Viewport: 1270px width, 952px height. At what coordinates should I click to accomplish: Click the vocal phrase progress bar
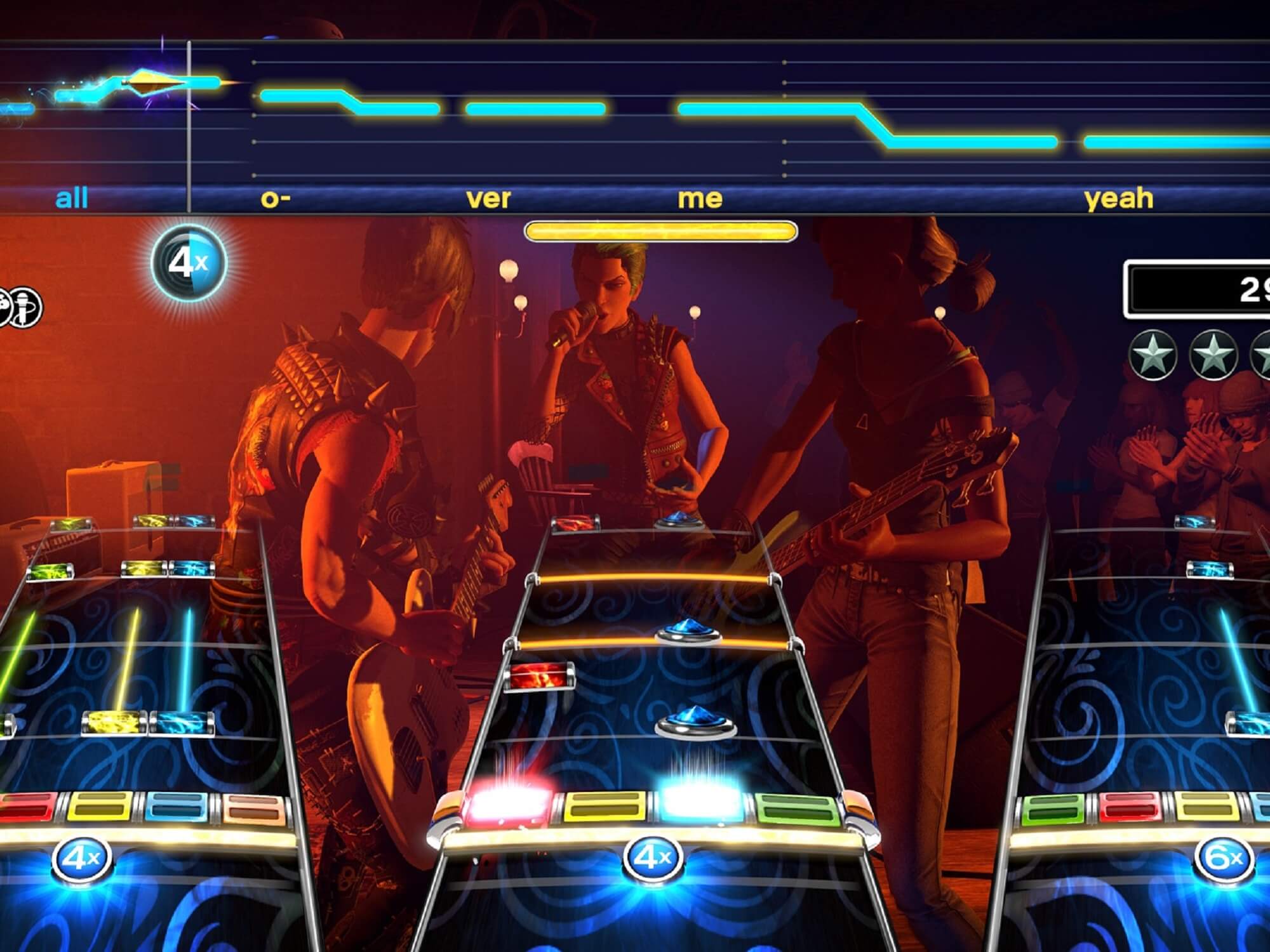click(x=660, y=232)
